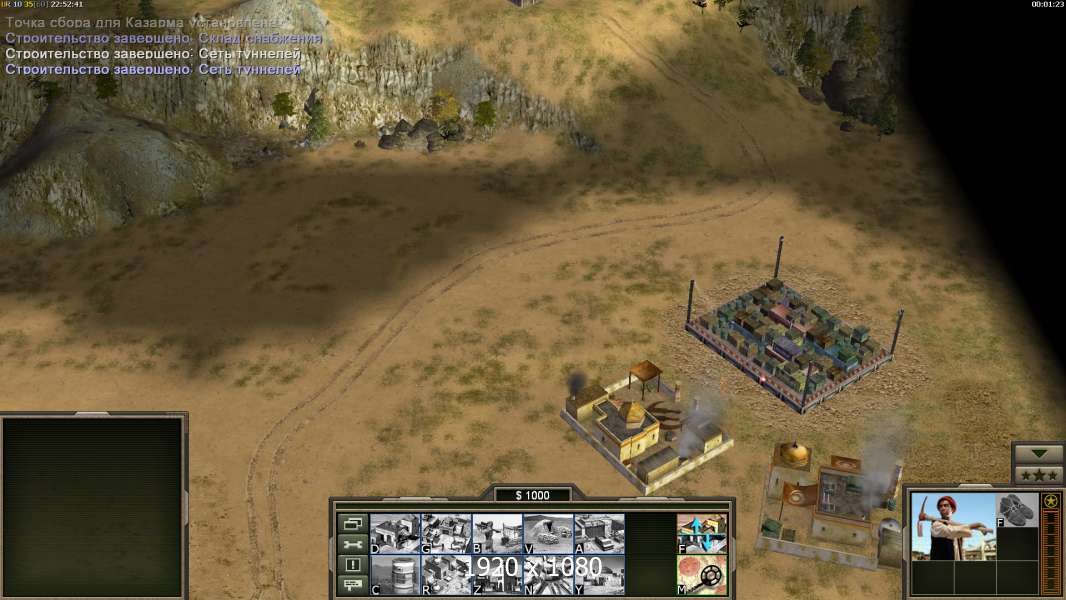The height and width of the screenshot is (600, 1066).
Task: Click the blue arrows icon marked F
Action: coord(702,533)
